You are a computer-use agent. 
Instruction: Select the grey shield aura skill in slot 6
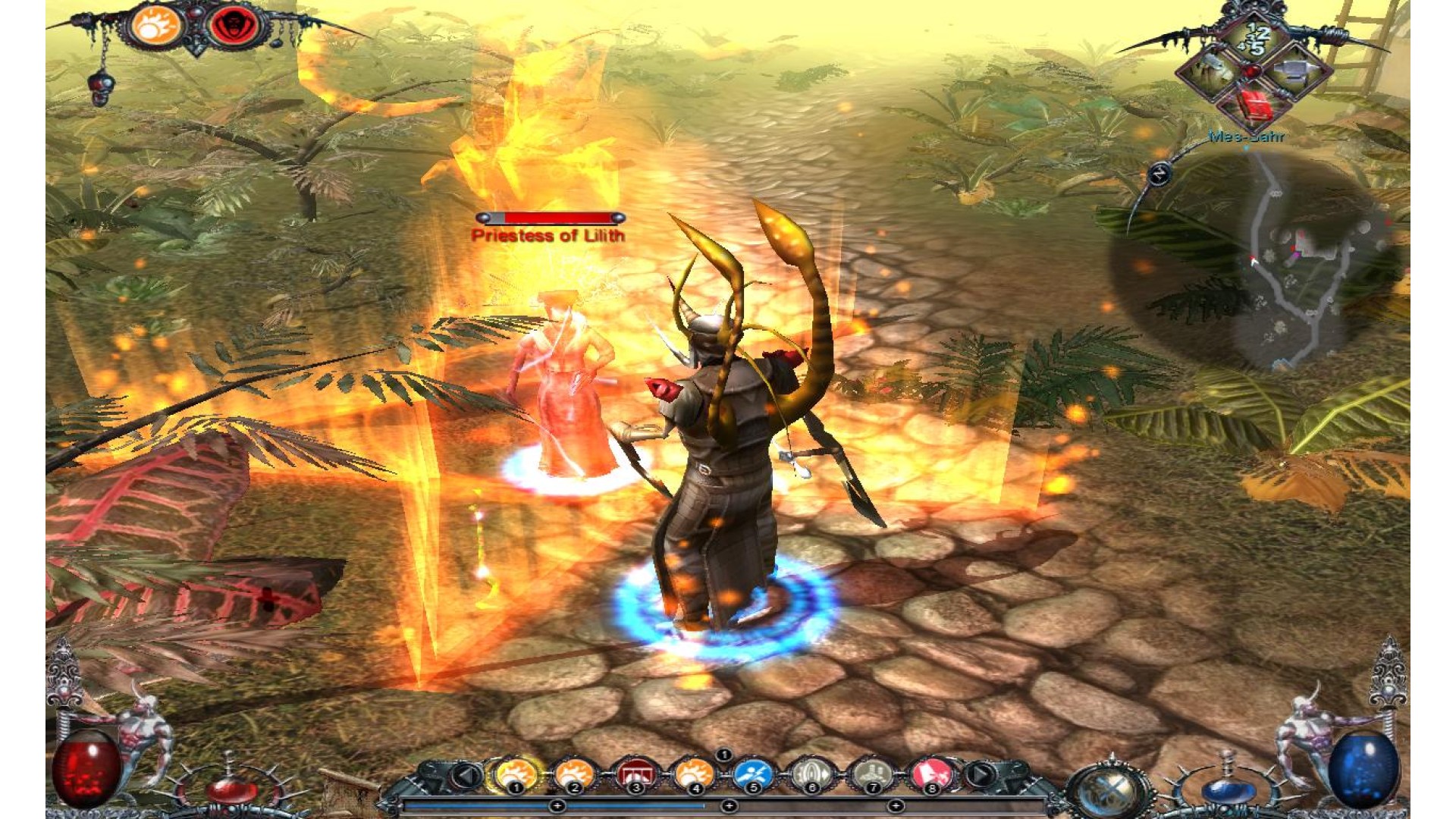[x=811, y=774]
